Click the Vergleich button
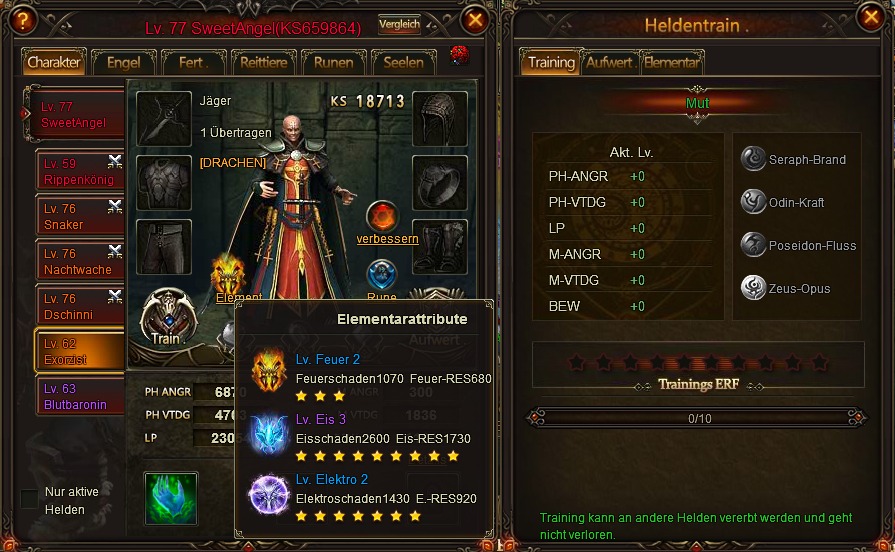Screen dimensions: 895x552 (398, 25)
